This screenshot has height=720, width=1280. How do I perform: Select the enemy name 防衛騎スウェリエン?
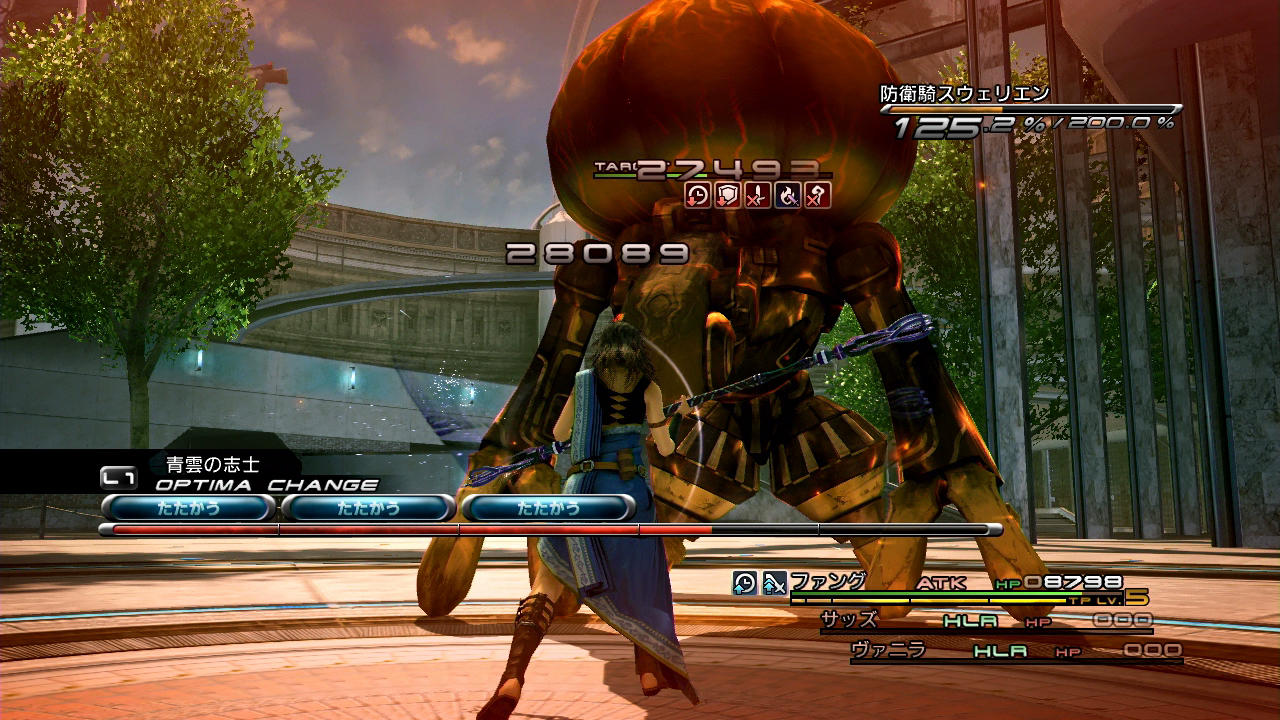[964, 94]
